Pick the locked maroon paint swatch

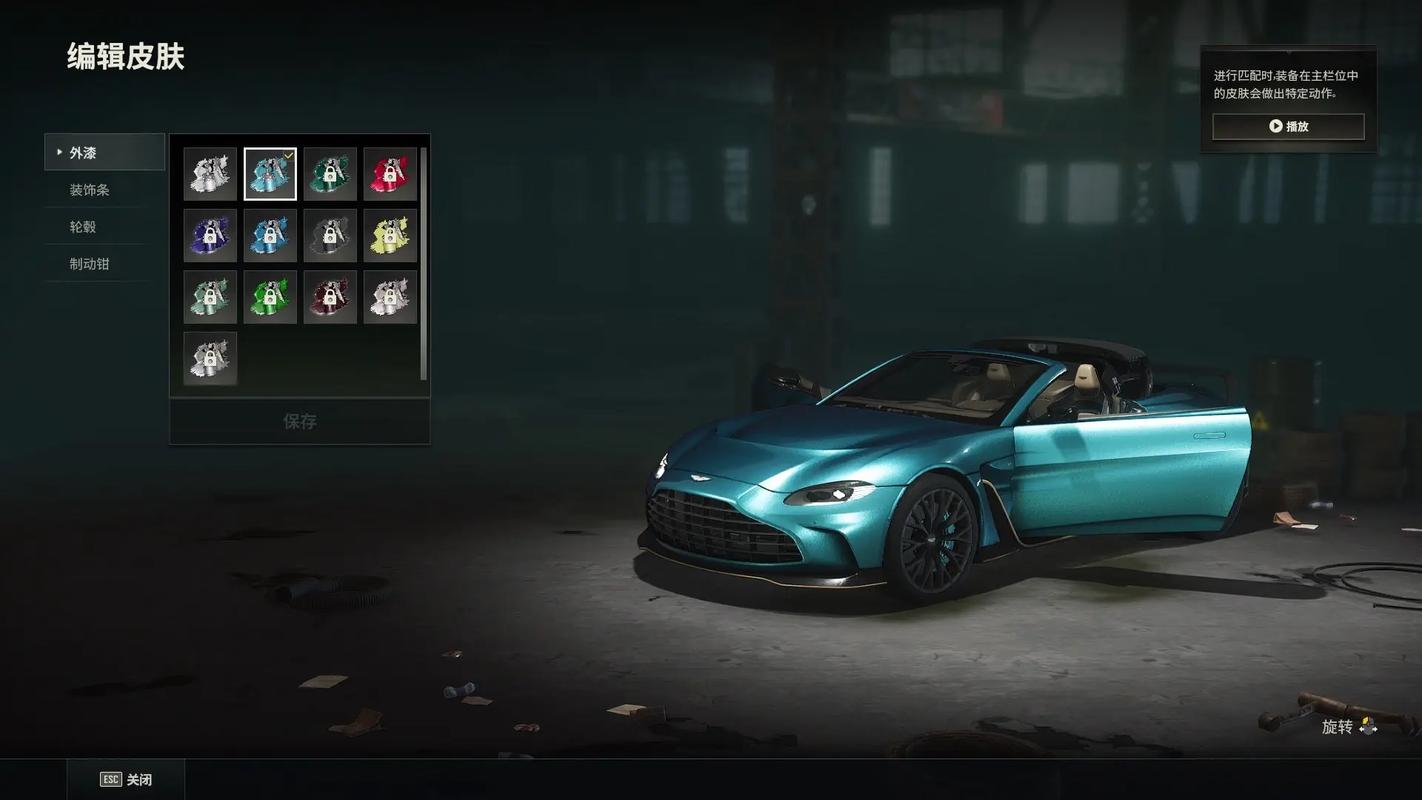click(330, 297)
